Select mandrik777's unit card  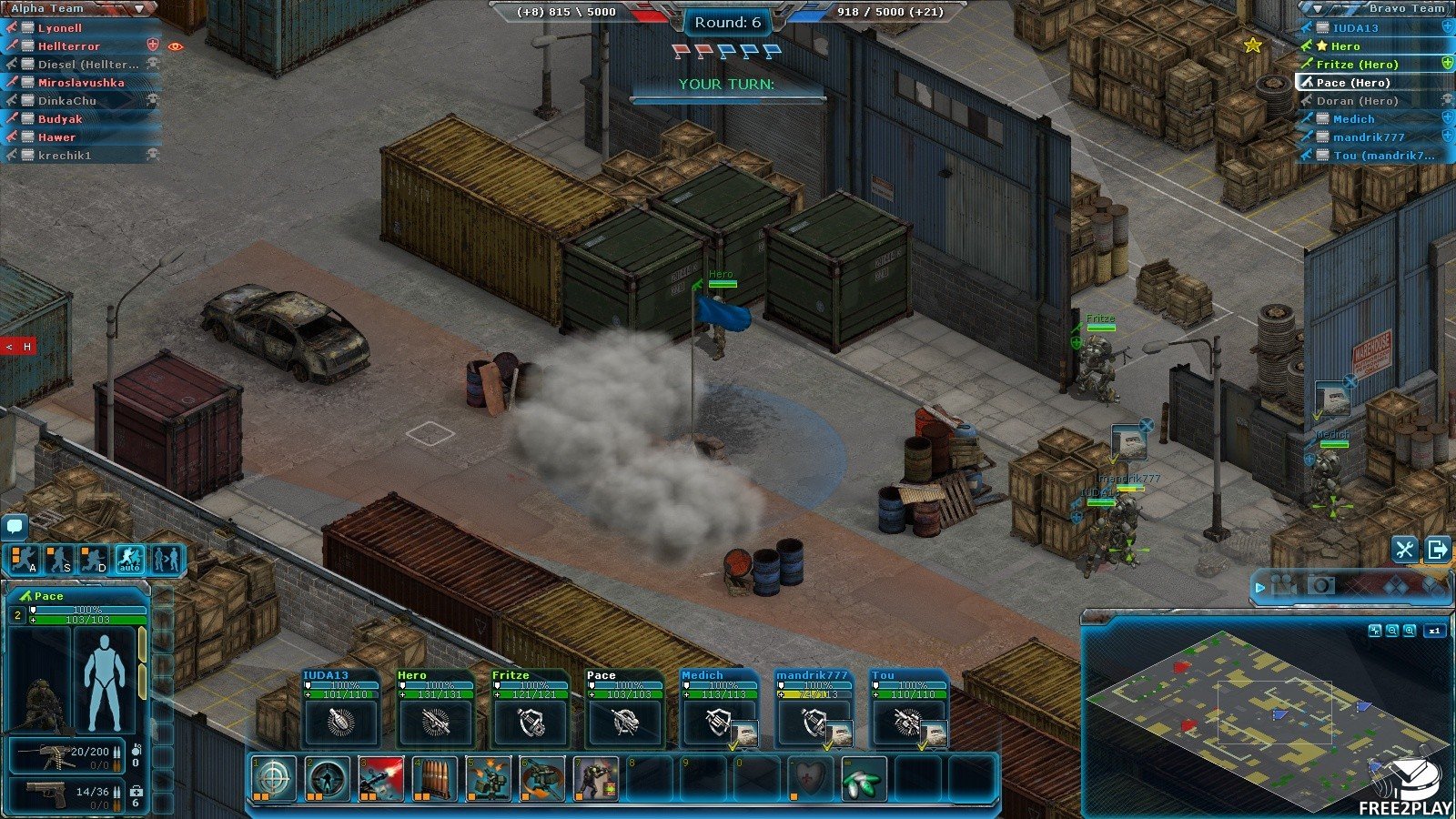[x=814, y=708]
